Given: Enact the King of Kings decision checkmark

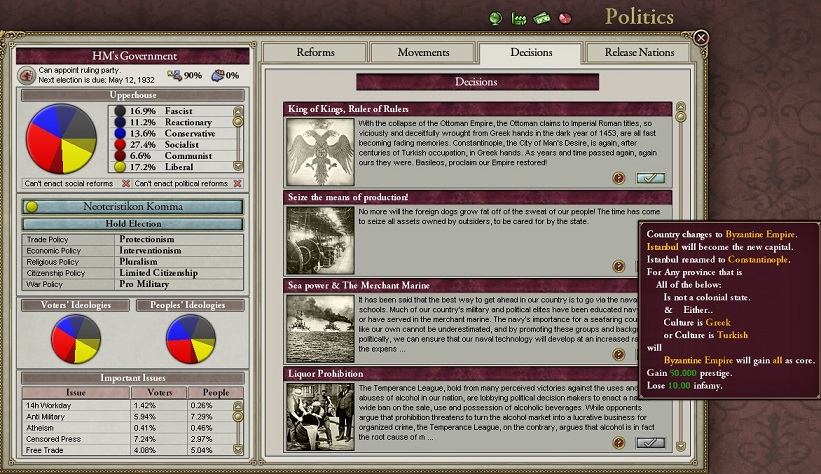Looking at the screenshot, I should 649,178.
